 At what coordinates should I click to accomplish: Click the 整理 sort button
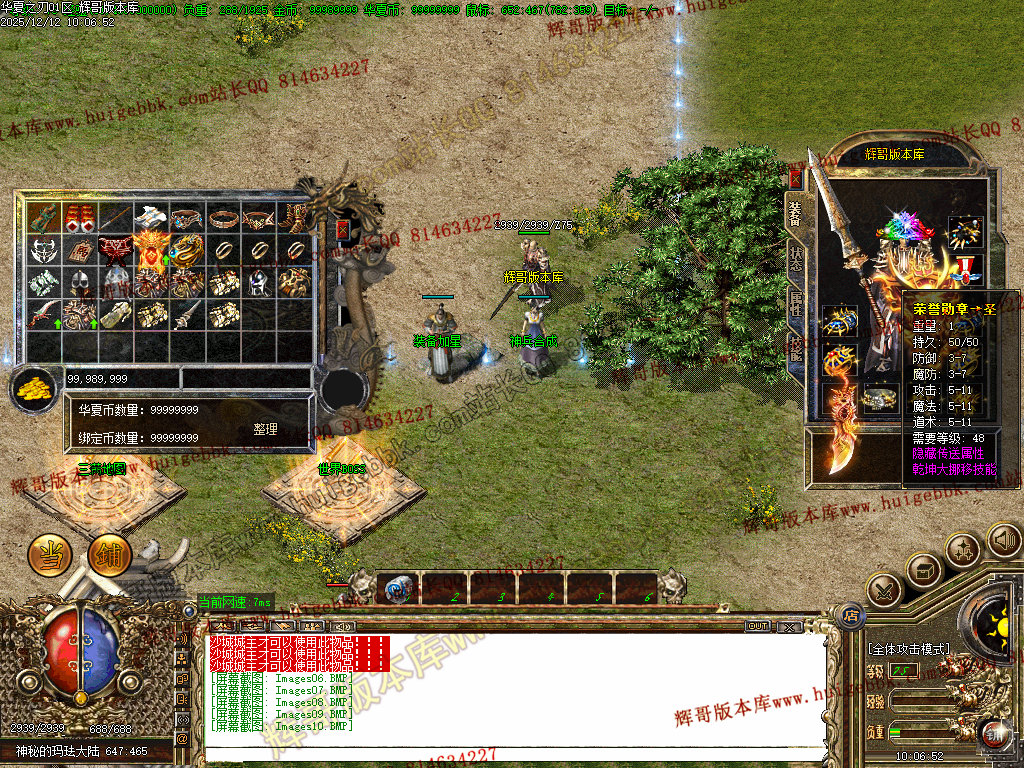265,429
